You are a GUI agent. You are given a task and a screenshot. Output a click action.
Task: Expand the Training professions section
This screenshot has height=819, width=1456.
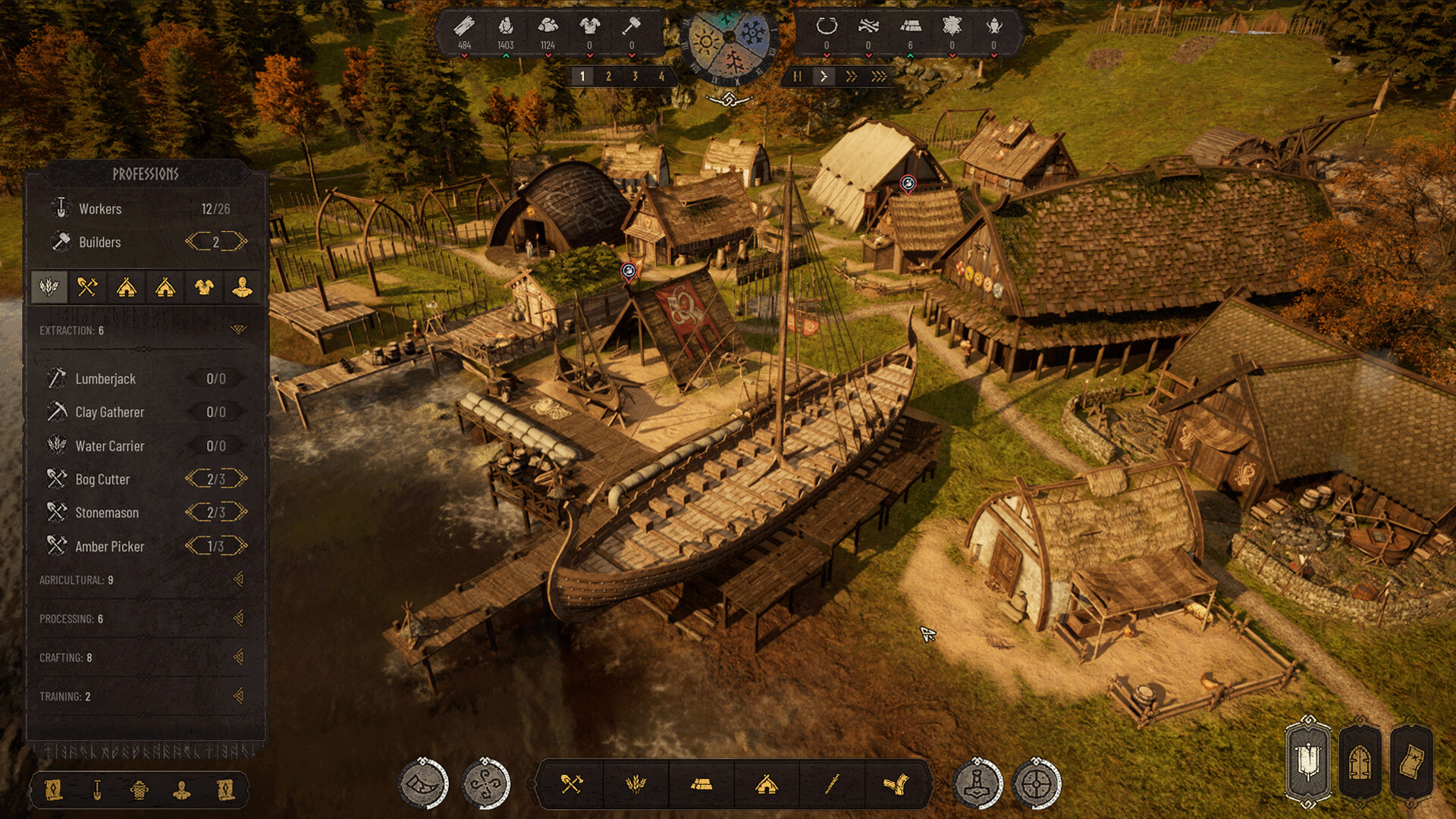point(238,696)
